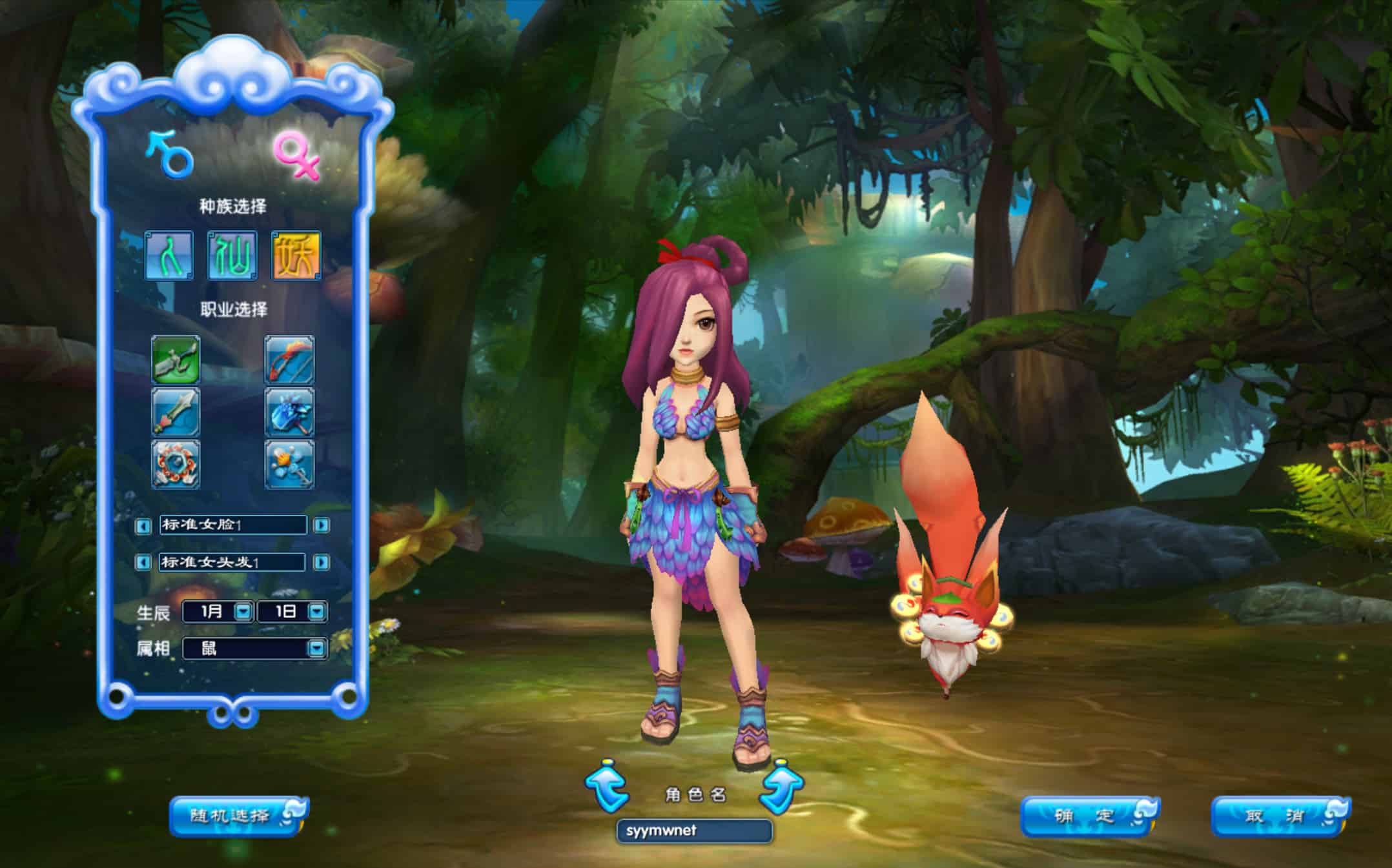Switch to next hairstyle option
Image resolution: width=1392 pixels, height=868 pixels.
click(x=321, y=563)
